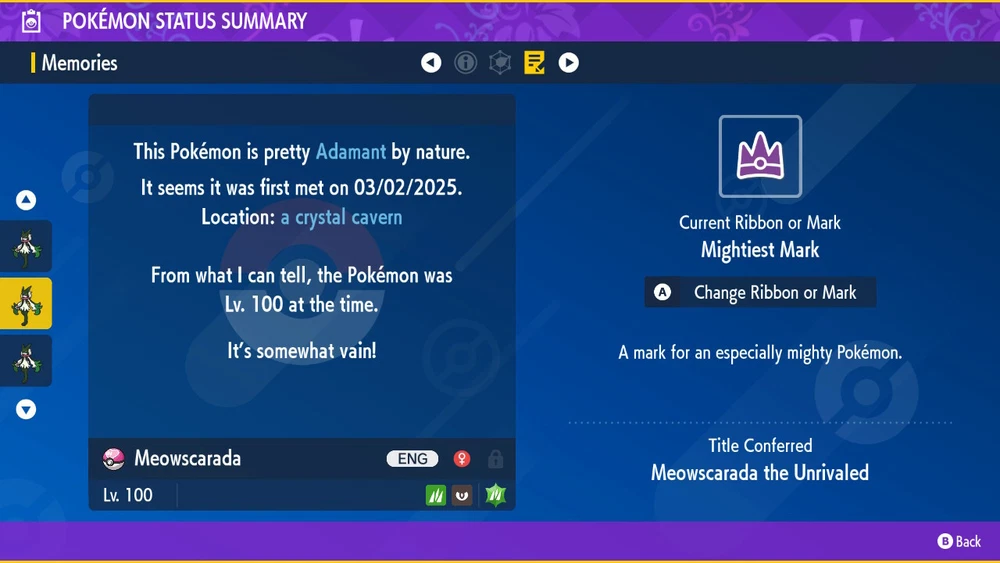The height and width of the screenshot is (563, 1000).
Task: Select the yellow-highlighted Meowscarada party thumbnail
Action: pos(26,304)
